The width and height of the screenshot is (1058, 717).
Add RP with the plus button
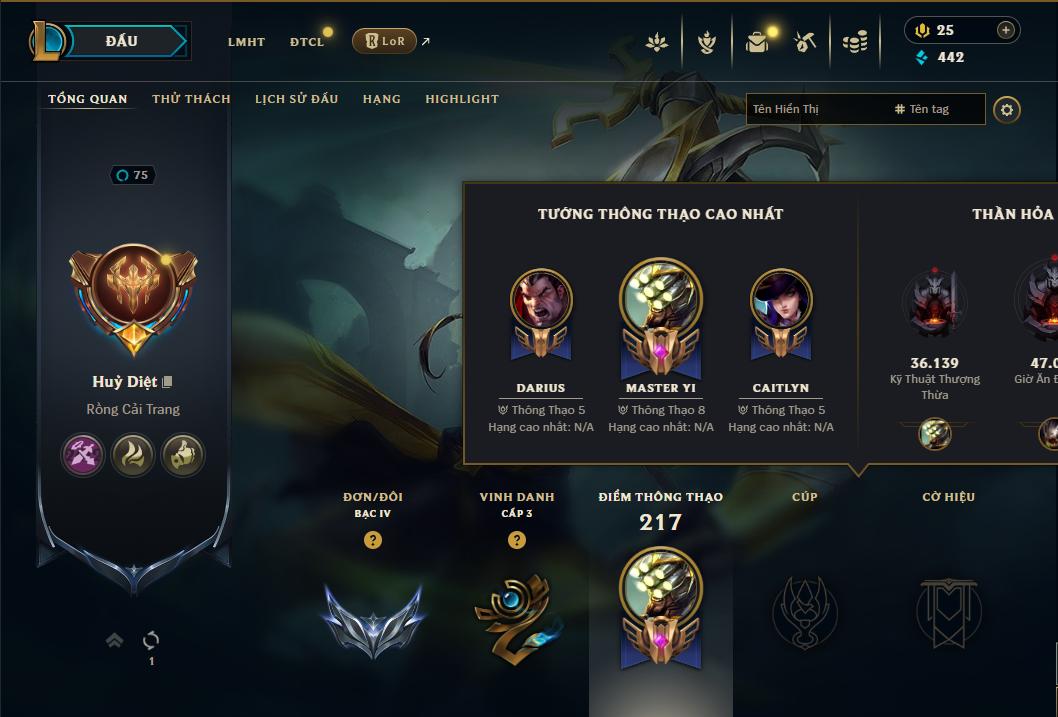coord(1006,30)
